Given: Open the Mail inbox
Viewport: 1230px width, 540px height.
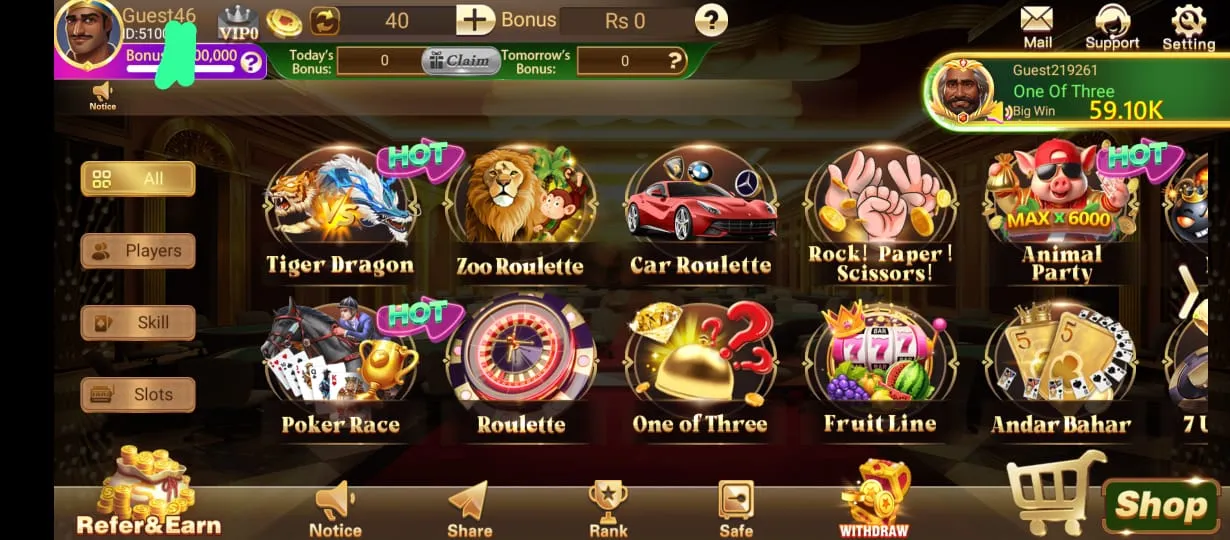Looking at the screenshot, I should point(1037,26).
